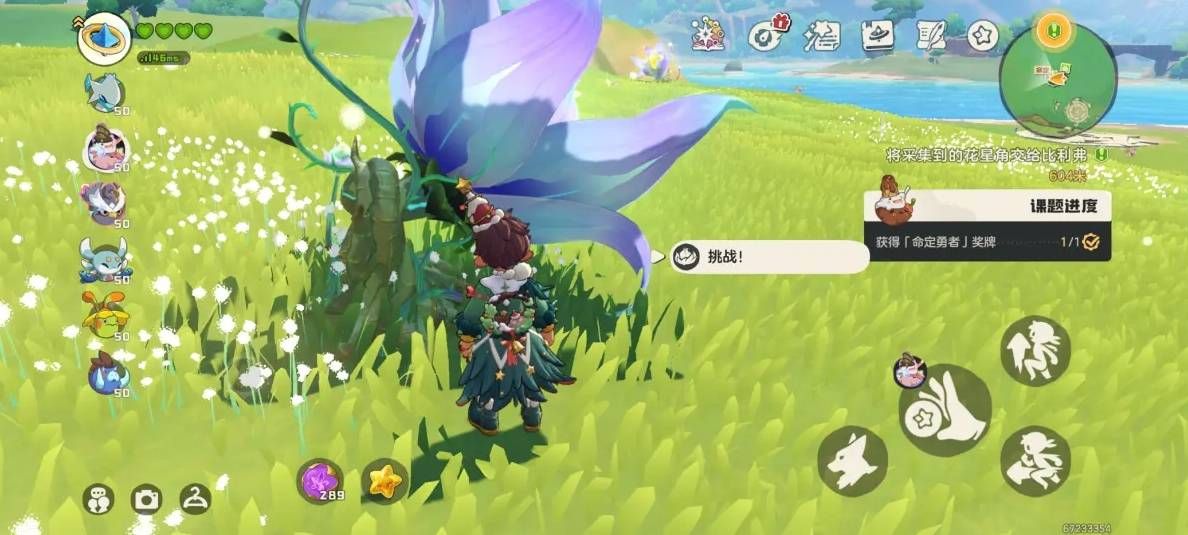Activate the jump action button
The height and width of the screenshot is (535, 1188).
1035,350
